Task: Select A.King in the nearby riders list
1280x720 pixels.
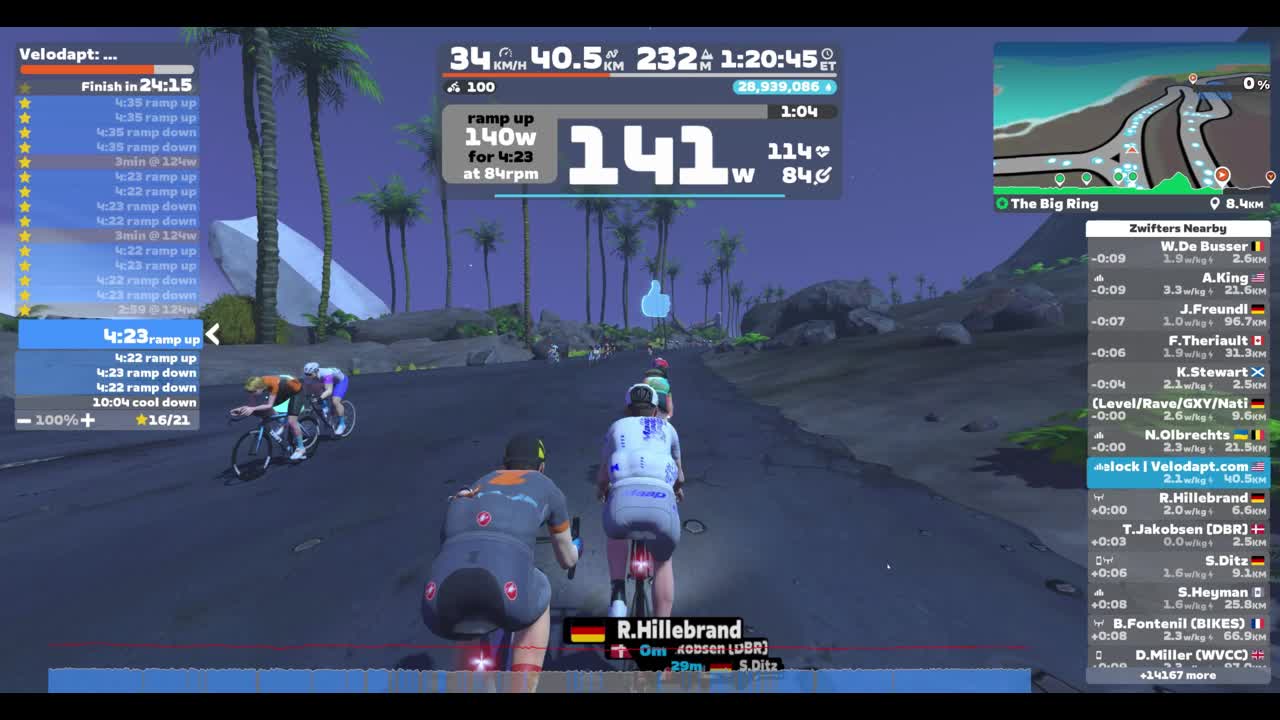Action: click(1177, 284)
